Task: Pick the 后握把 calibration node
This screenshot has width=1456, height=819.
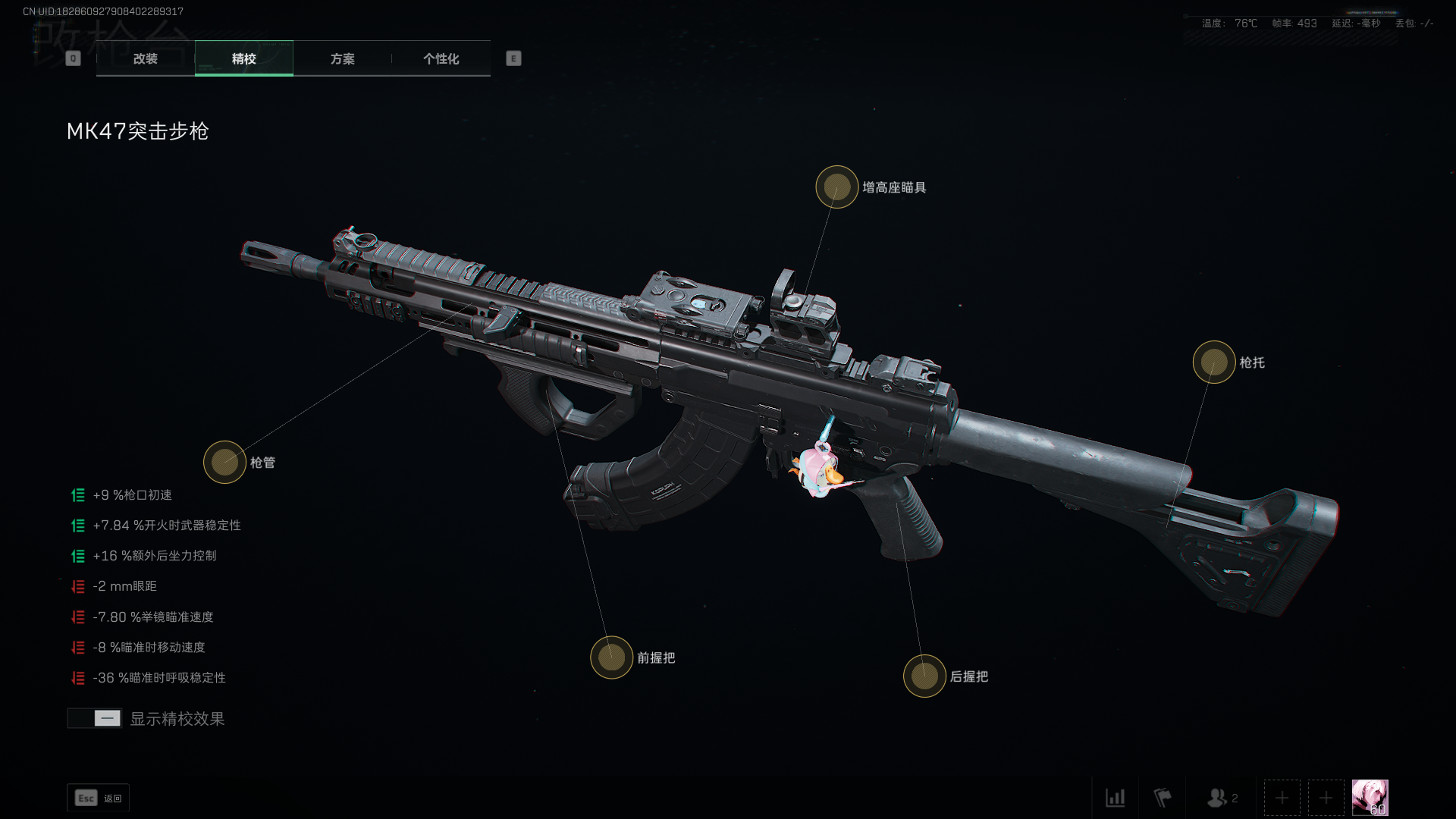Action: 924,676
